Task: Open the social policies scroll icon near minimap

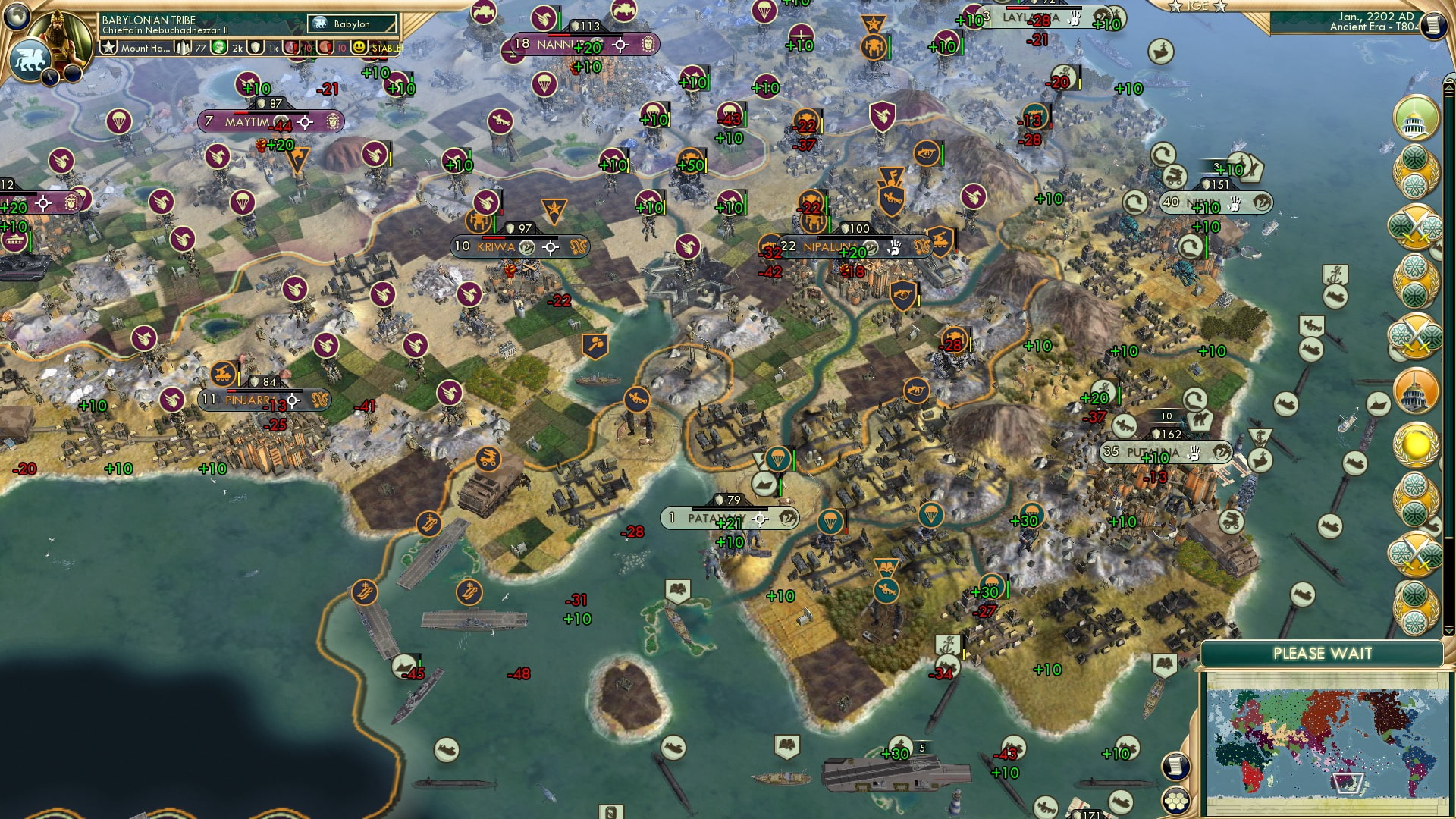Action: coord(1175,765)
